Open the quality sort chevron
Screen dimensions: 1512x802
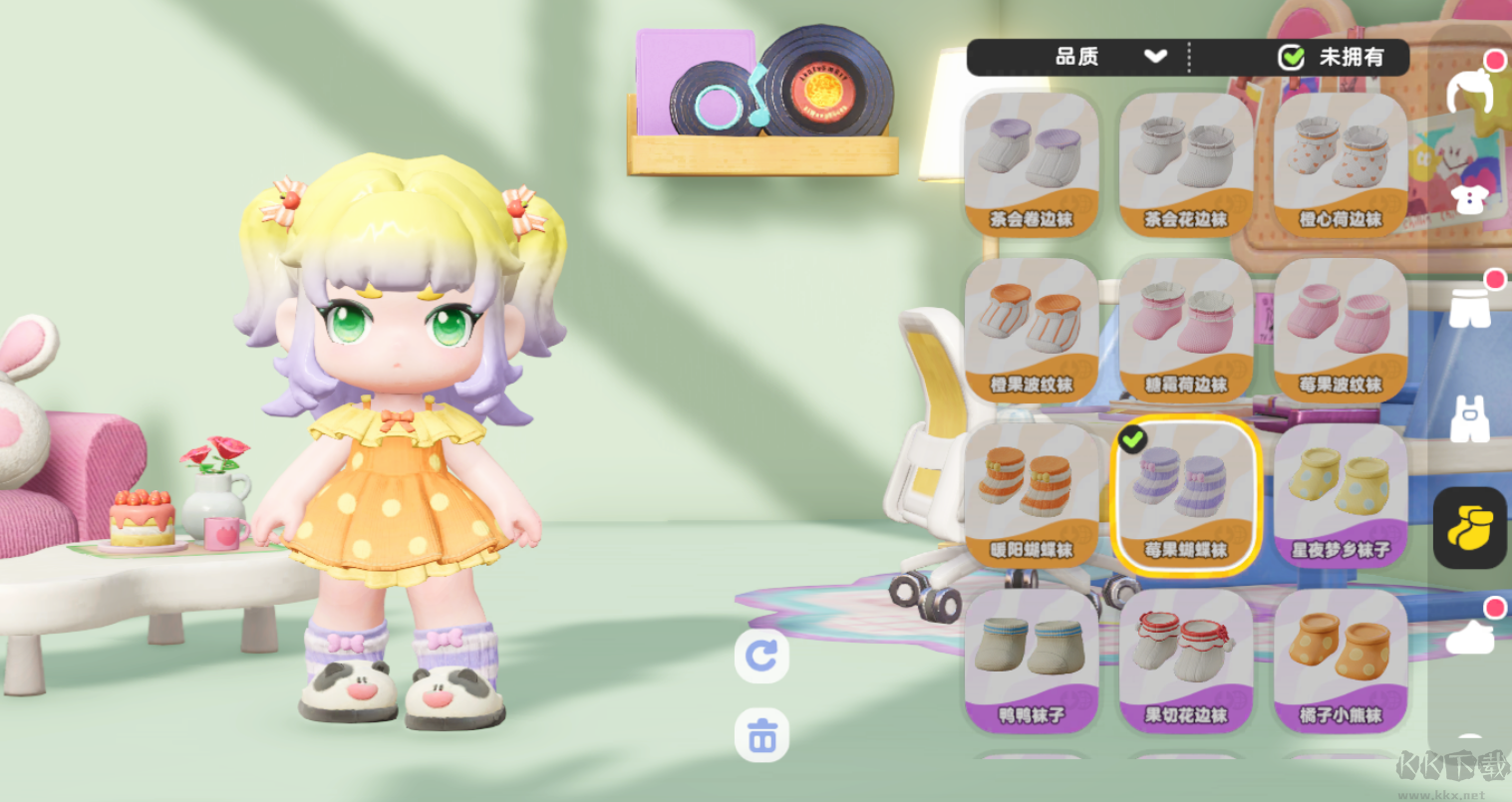point(1156,58)
